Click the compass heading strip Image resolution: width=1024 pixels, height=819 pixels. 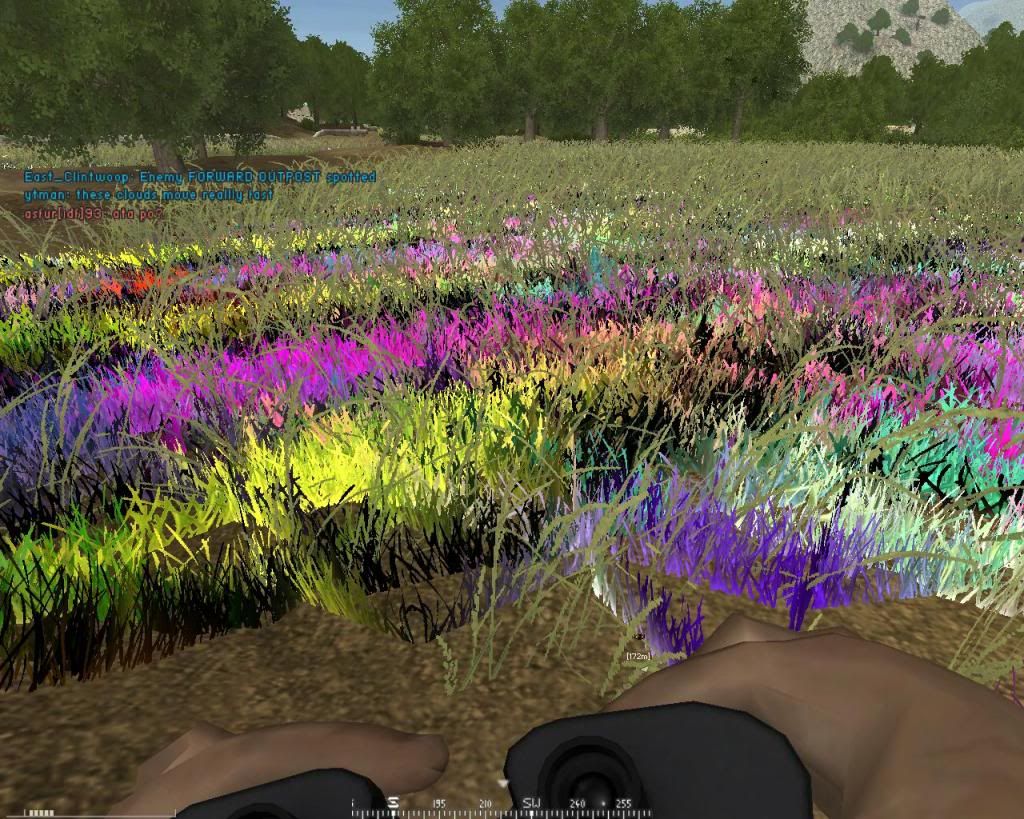[500, 804]
